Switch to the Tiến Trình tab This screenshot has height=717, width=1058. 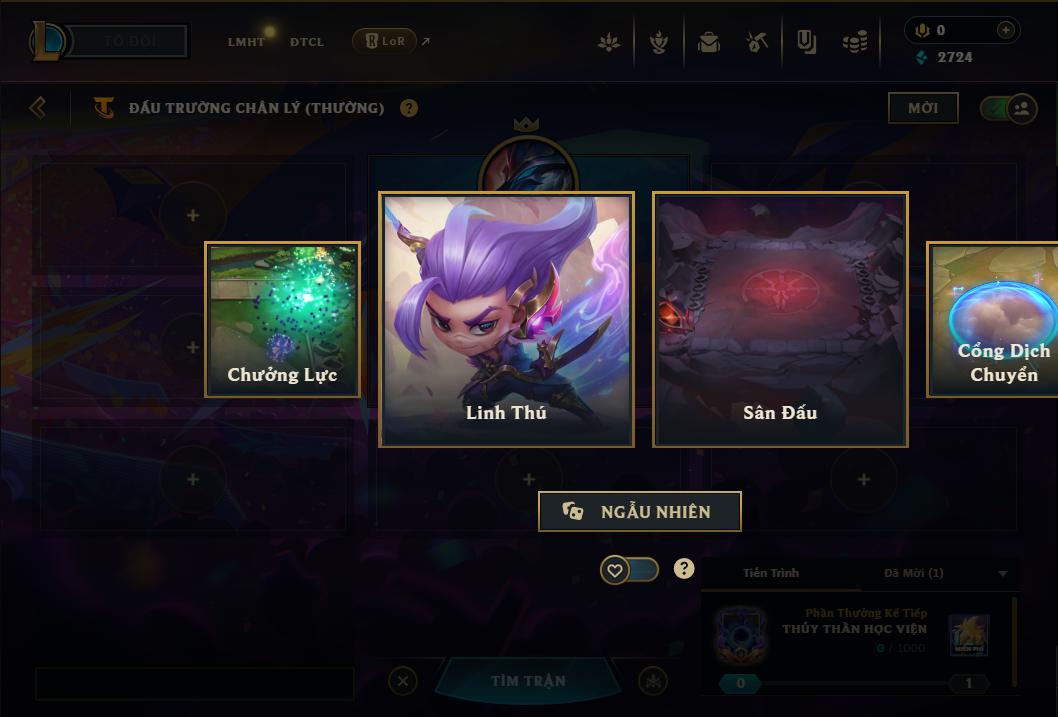coord(771,573)
